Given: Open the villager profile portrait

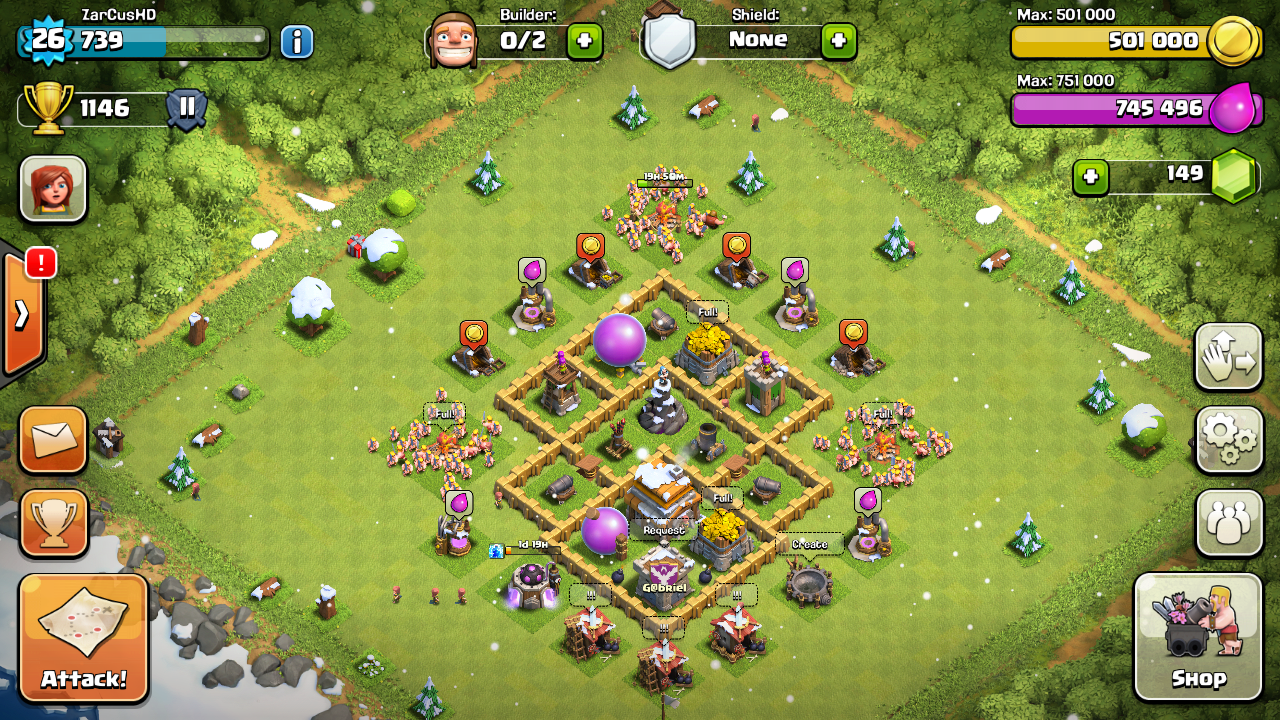Looking at the screenshot, I should pyautogui.click(x=53, y=188).
